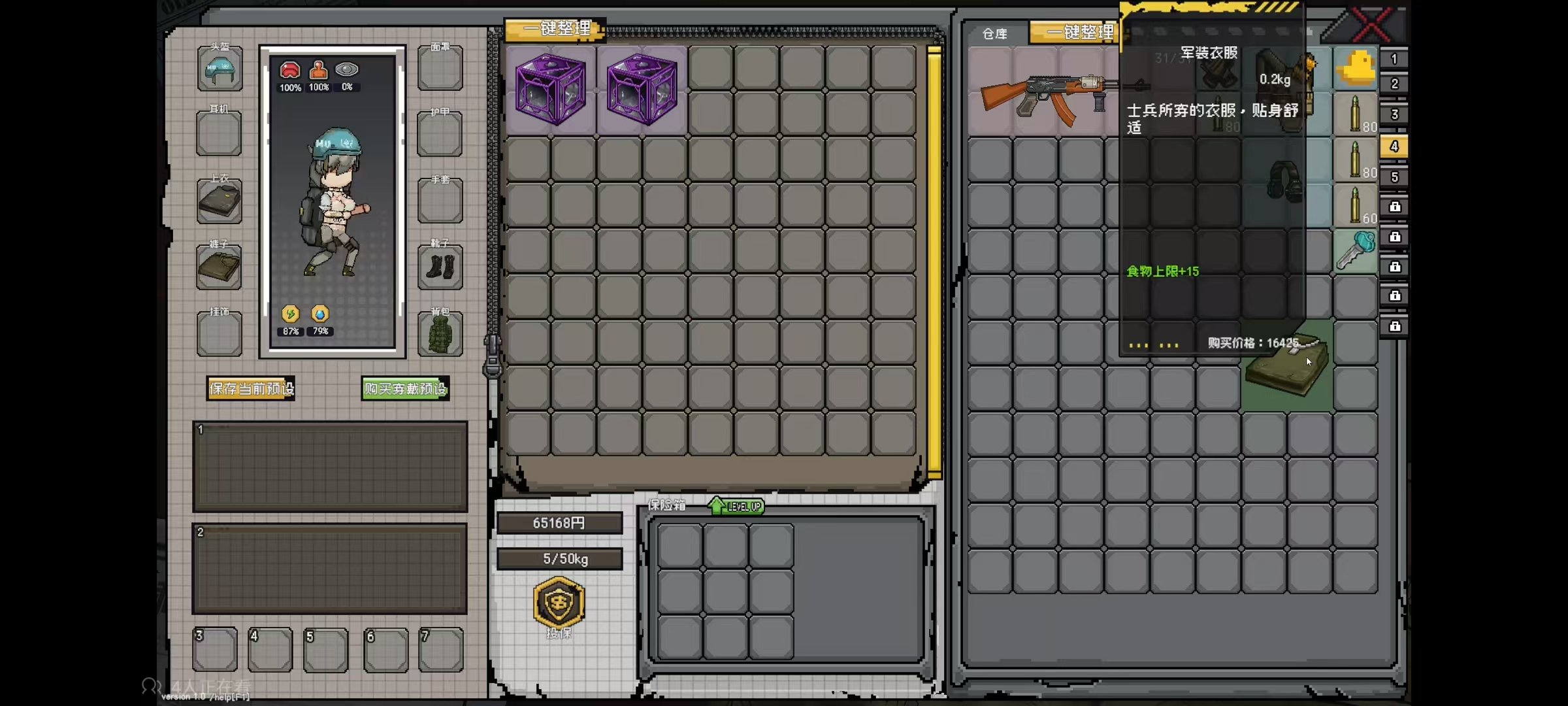1568x706 pixels.
Task: Select the camo backpack equipment slot
Action: [x=440, y=334]
